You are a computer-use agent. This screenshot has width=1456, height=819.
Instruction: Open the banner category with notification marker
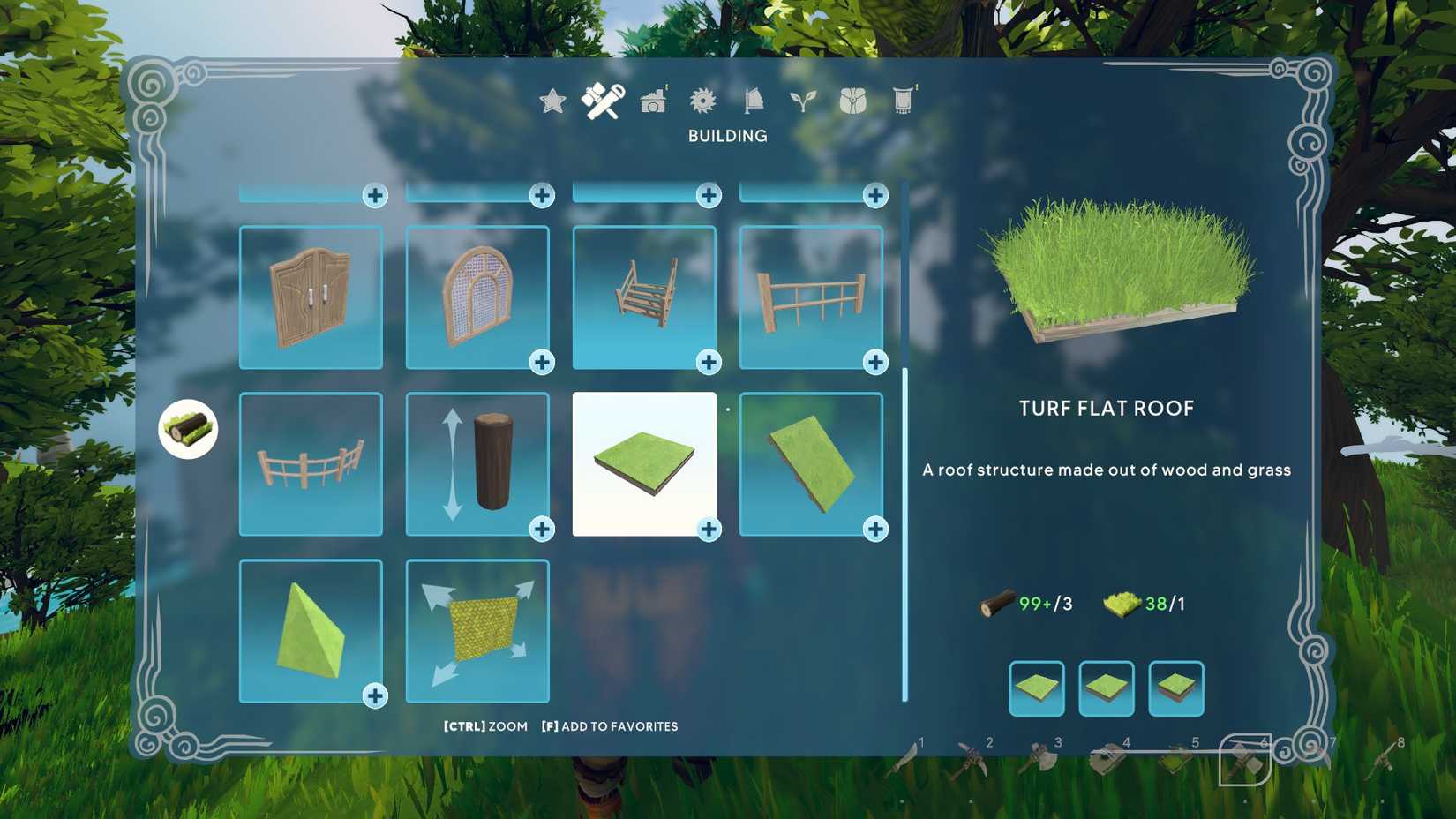[902, 100]
